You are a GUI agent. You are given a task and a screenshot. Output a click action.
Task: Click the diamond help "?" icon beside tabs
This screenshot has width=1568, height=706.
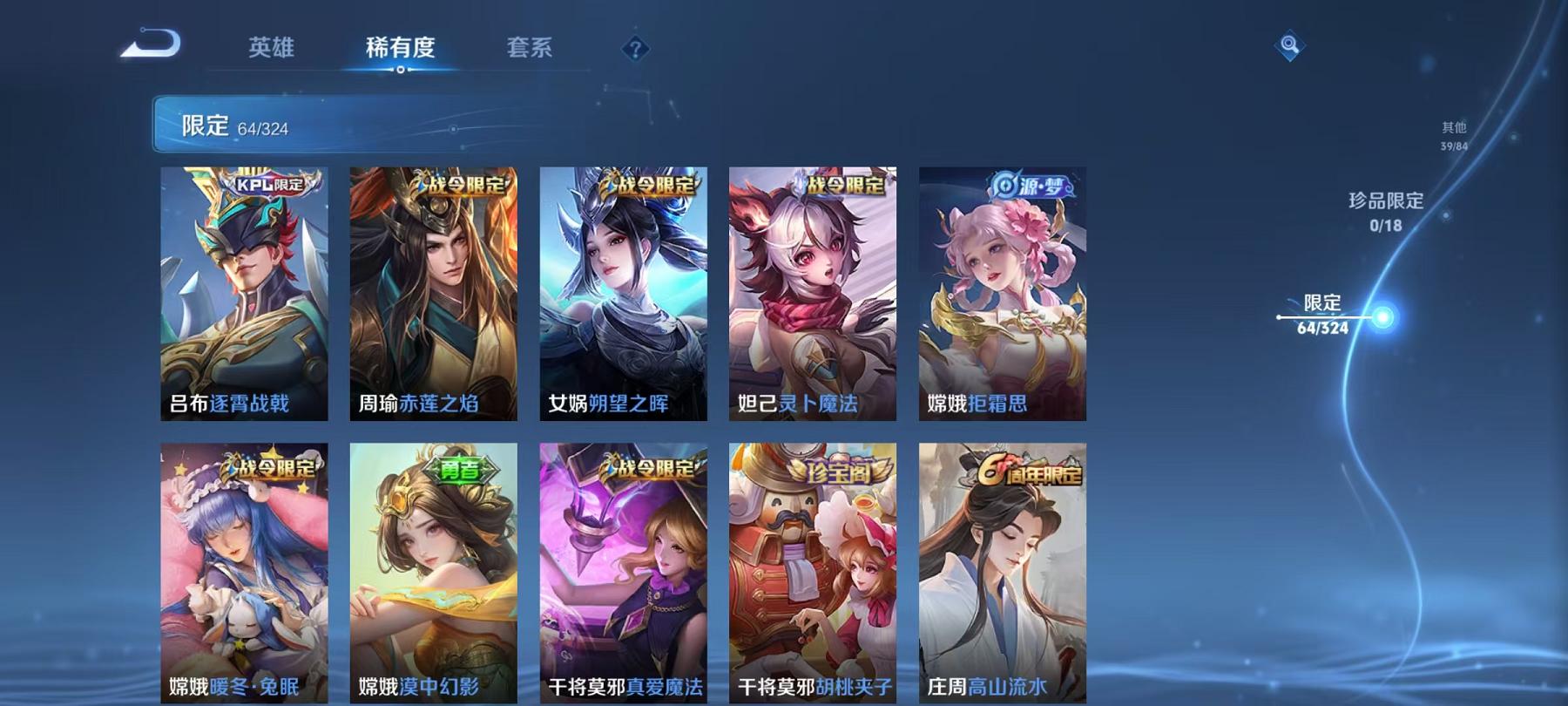[635, 48]
